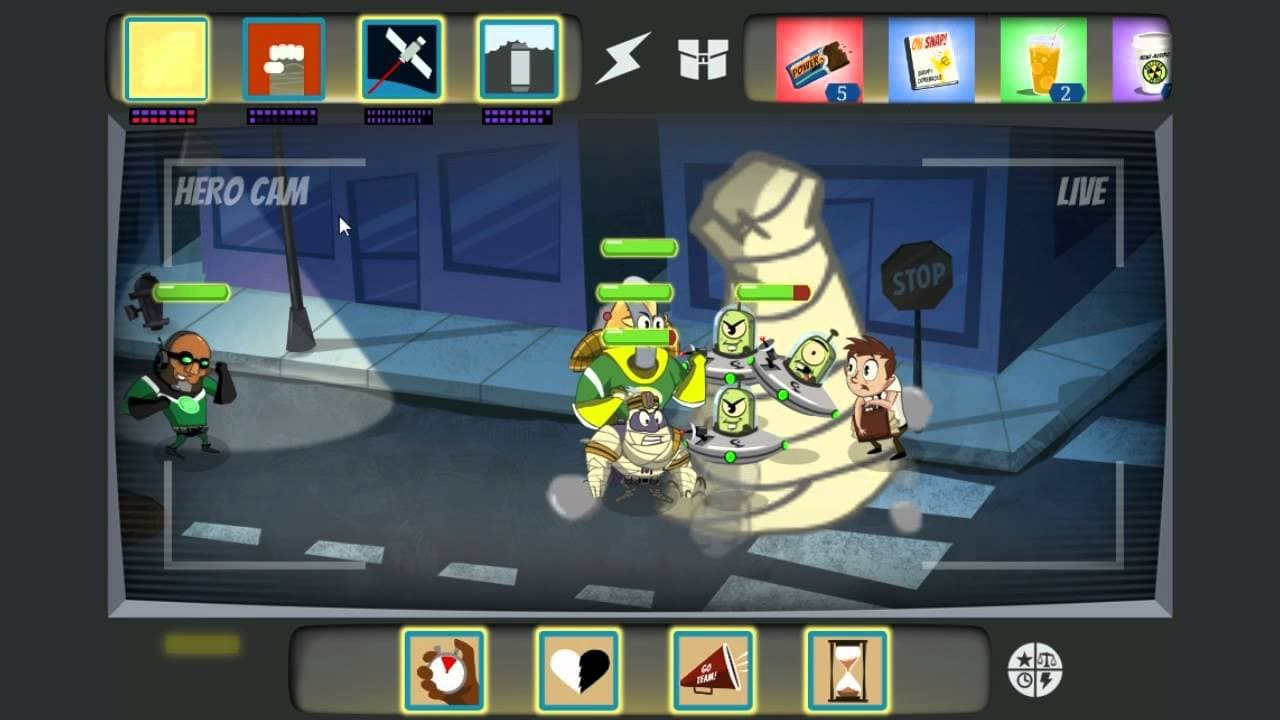Open the round four-quadrant stats icon

[x=1035, y=670]
